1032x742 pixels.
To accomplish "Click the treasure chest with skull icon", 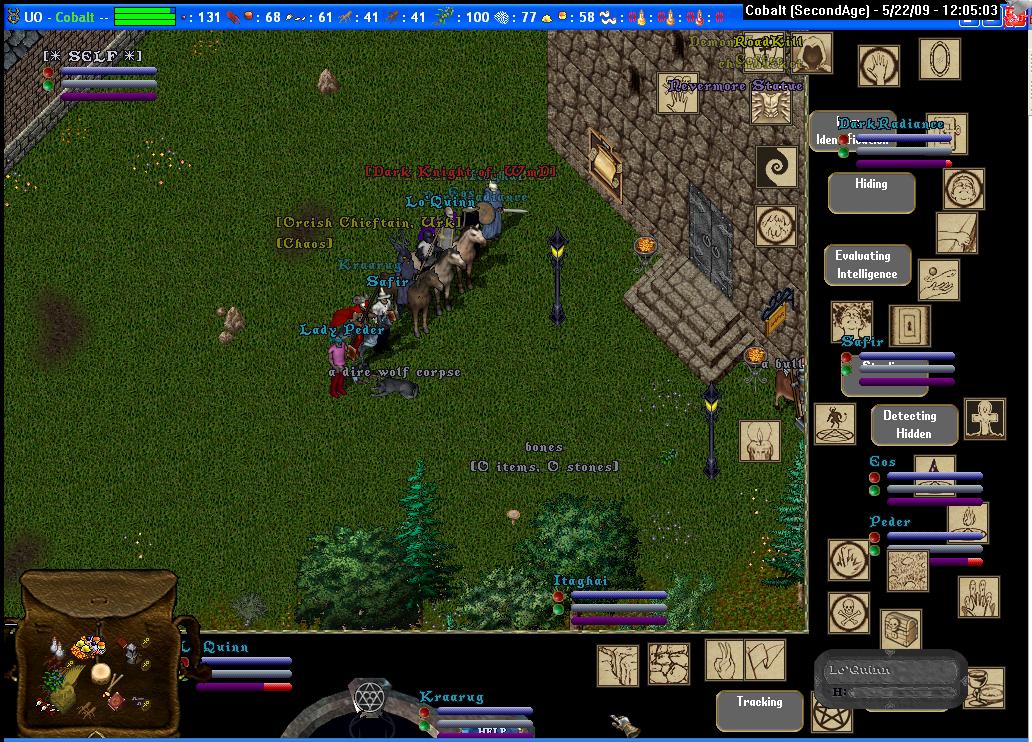I will [x=900, y=629].
